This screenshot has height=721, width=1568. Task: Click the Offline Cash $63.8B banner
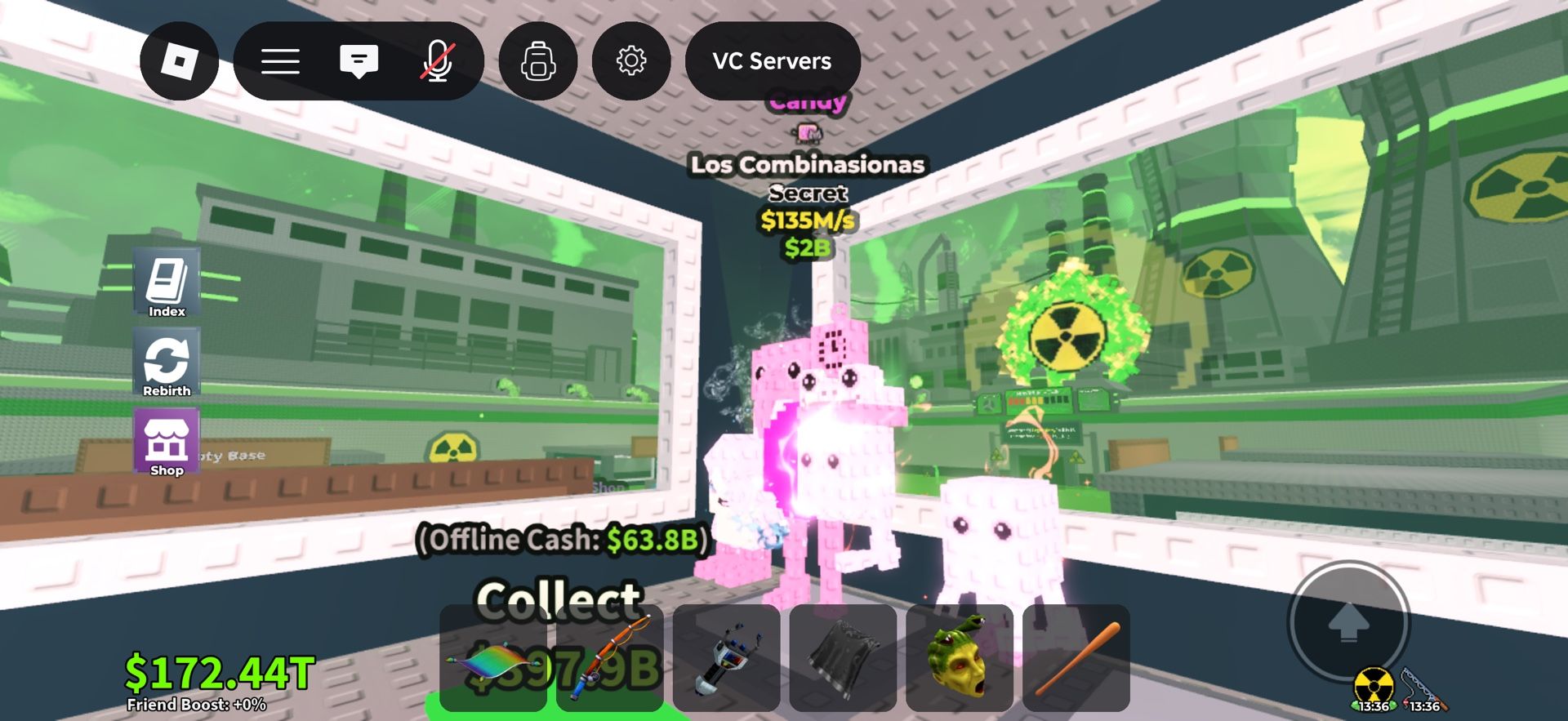(562, 540)
